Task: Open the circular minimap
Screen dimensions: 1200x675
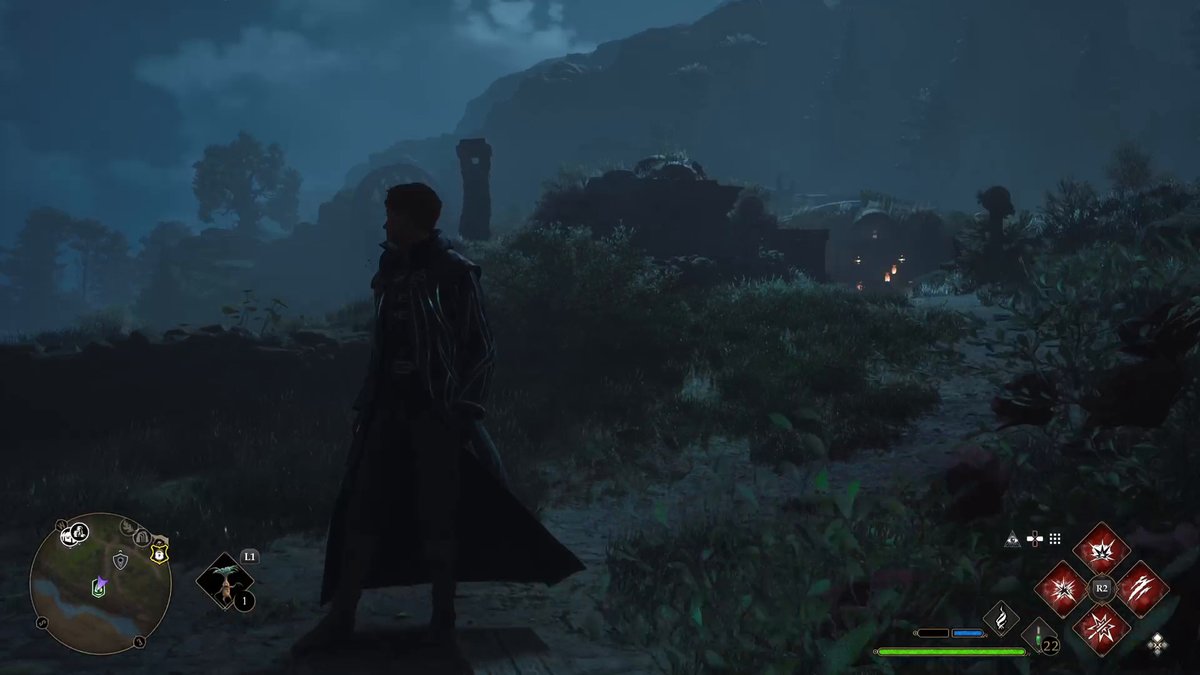Action: (x=100, y=584)
